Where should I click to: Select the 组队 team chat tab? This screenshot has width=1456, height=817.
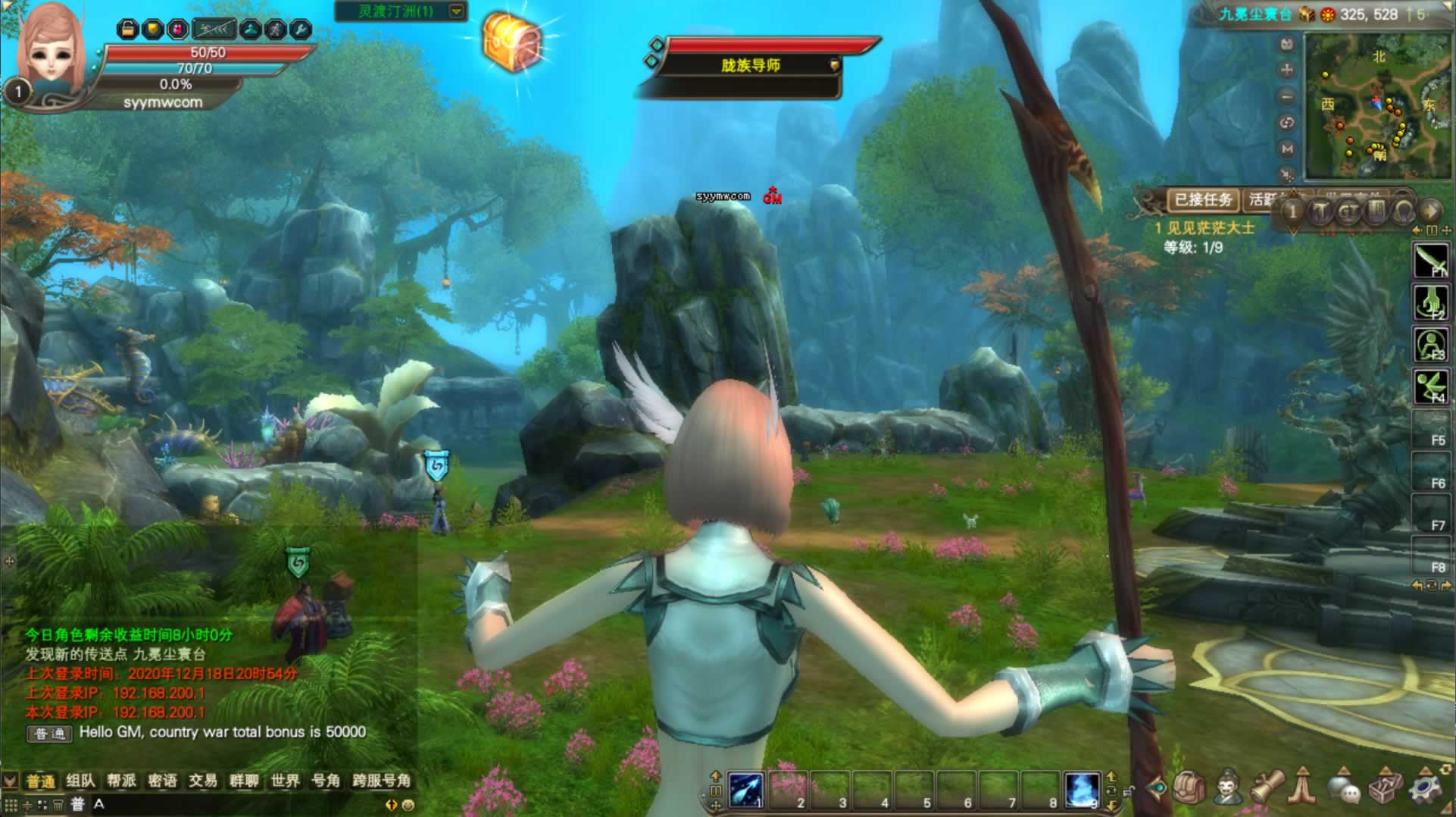pos(80,781)
